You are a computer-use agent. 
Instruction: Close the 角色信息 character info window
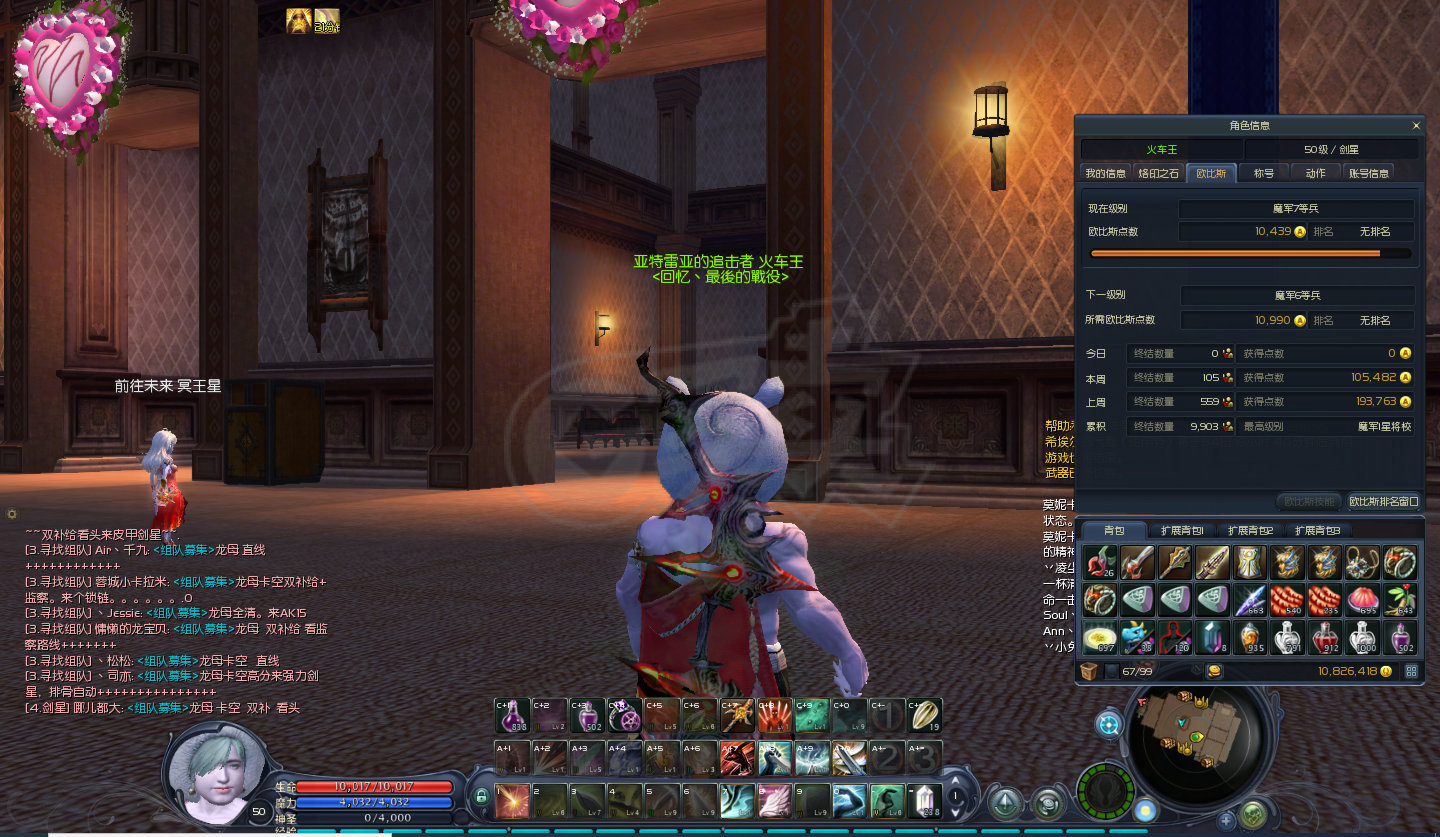1415,126
